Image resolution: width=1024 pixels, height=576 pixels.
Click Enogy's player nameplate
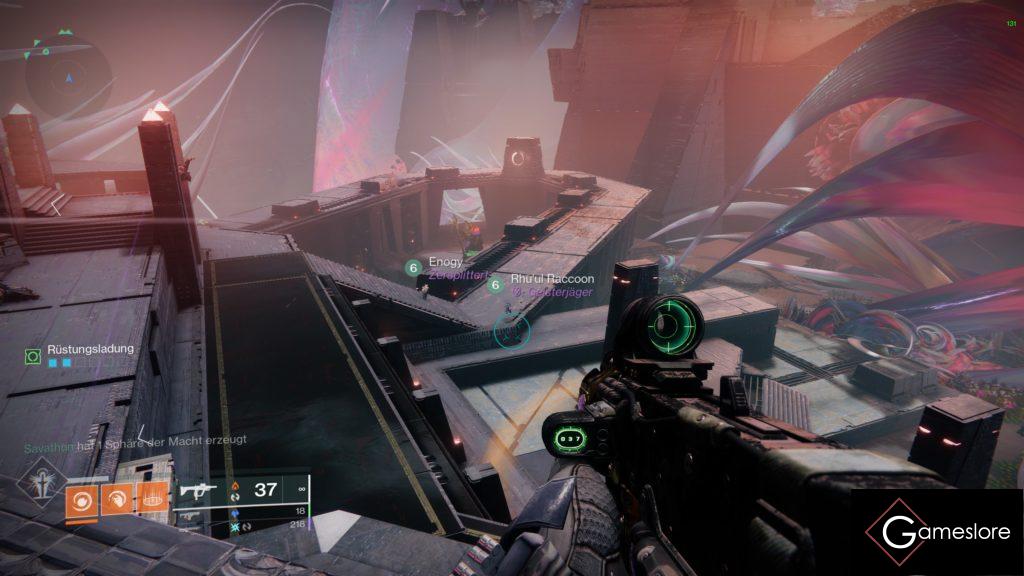click(445, 262)
